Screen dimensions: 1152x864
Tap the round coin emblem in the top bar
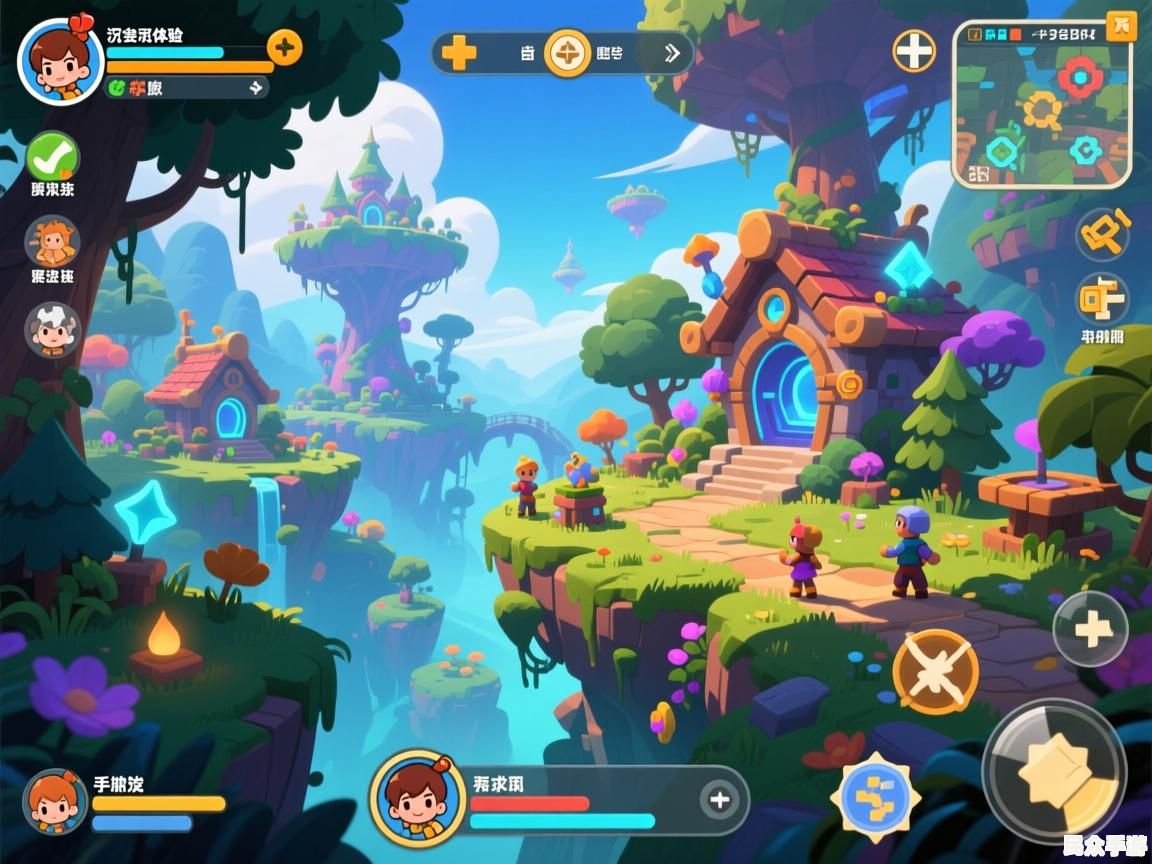567,52
